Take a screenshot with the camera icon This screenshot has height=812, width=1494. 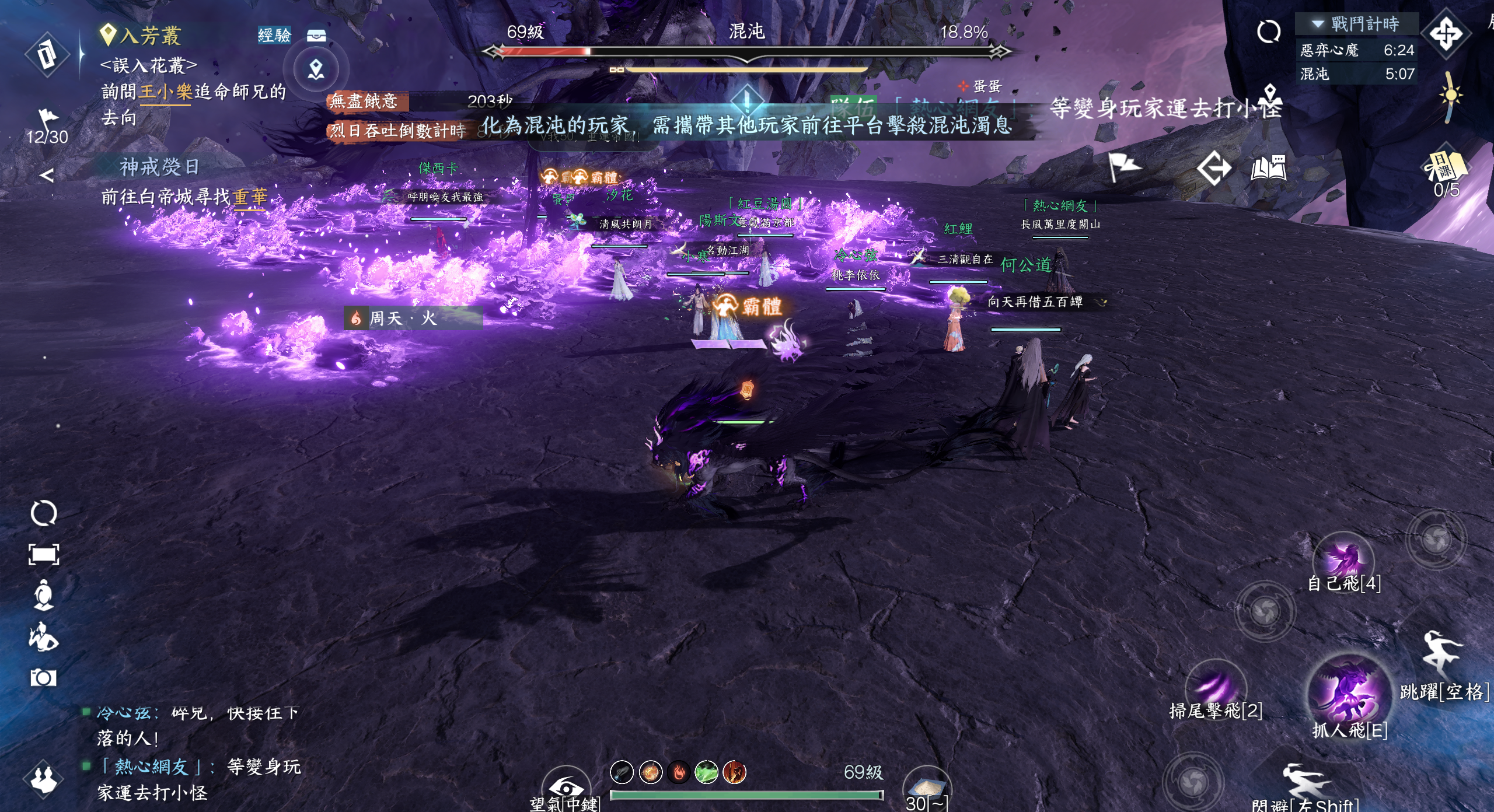[43, 677]
